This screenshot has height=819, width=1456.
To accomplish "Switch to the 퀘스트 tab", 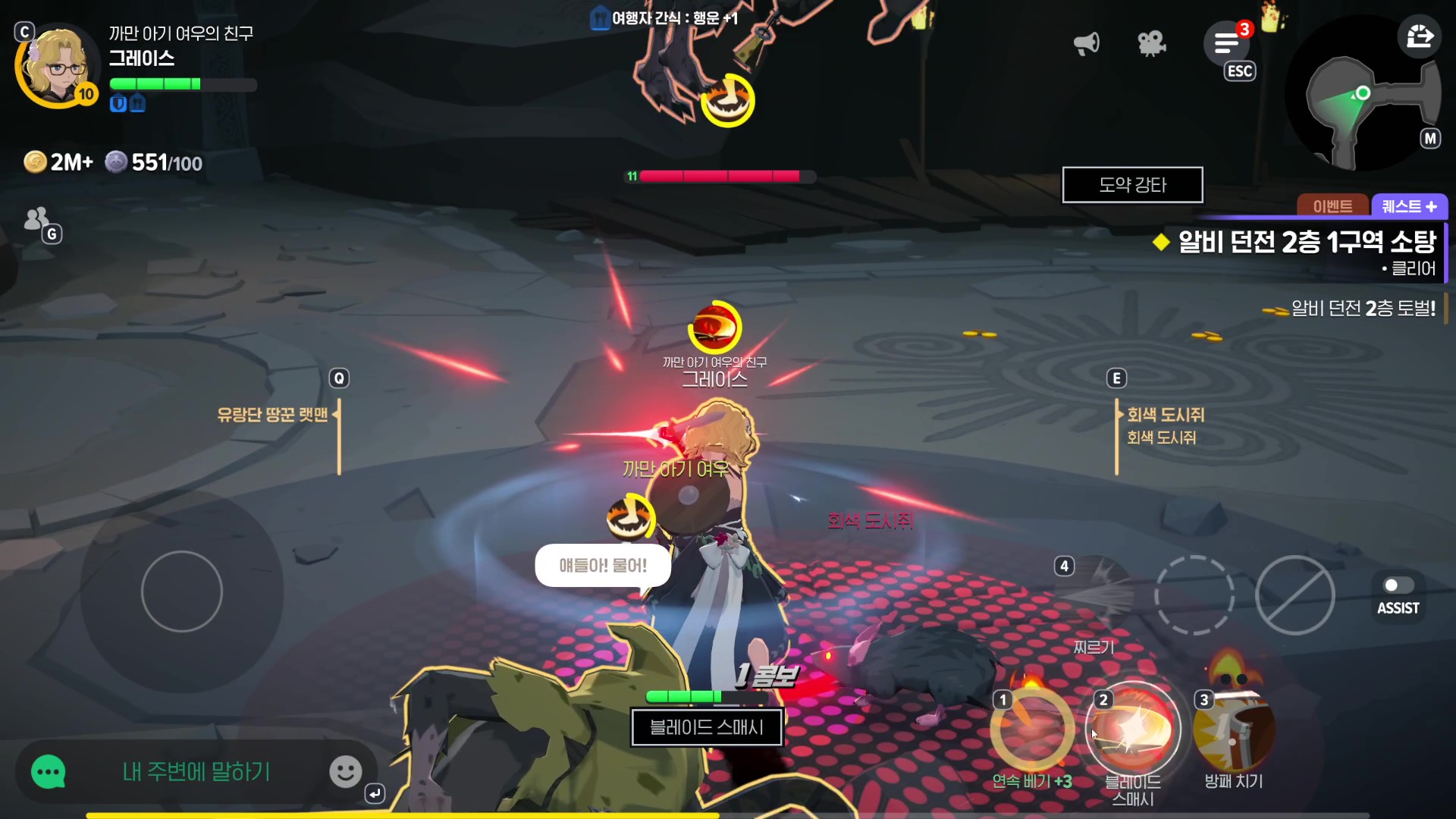I will (1409, 206).
